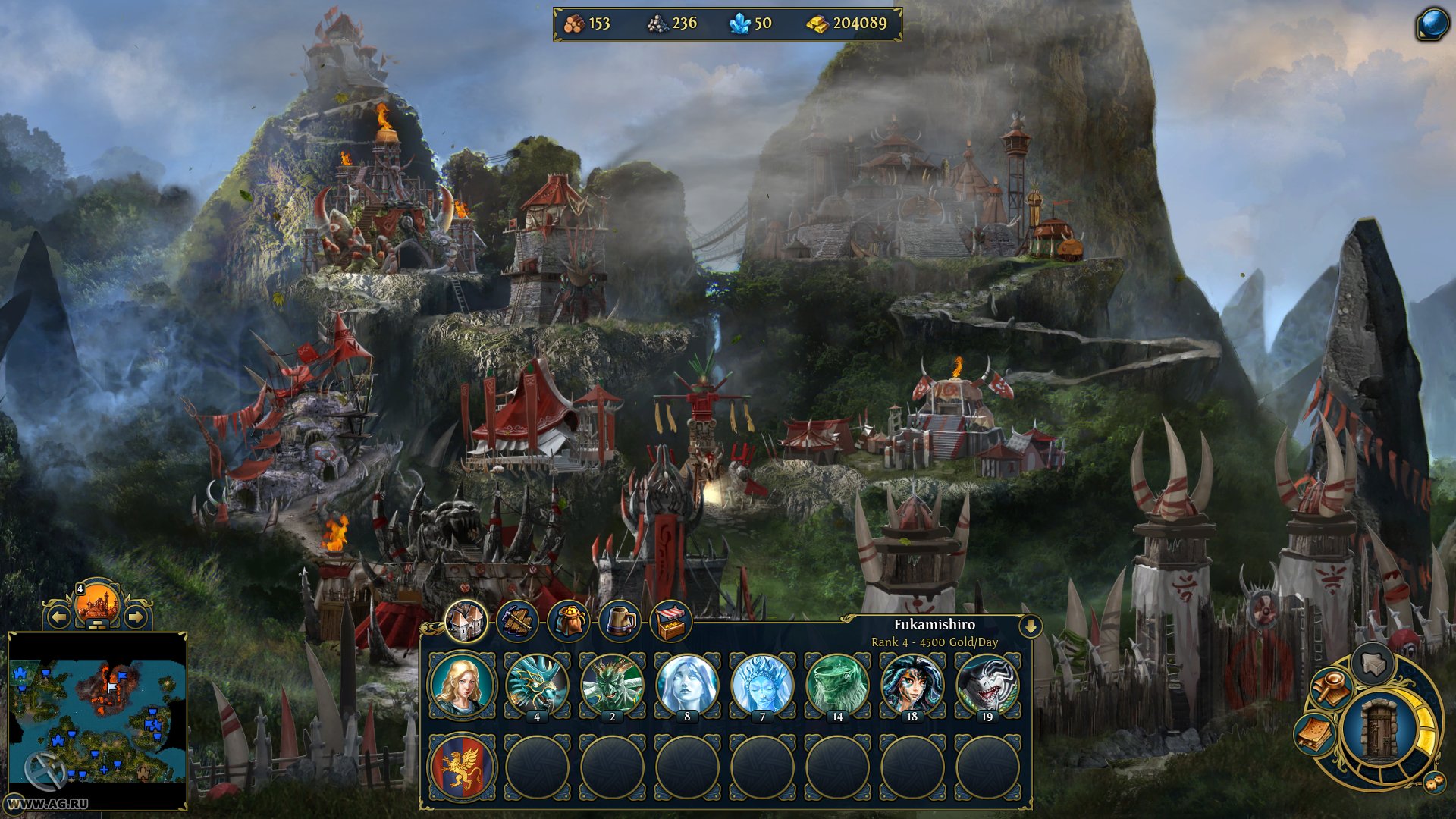1456x819 pixels.
Task: Select the pale ice maiden stack of 8
Action: 687,686
